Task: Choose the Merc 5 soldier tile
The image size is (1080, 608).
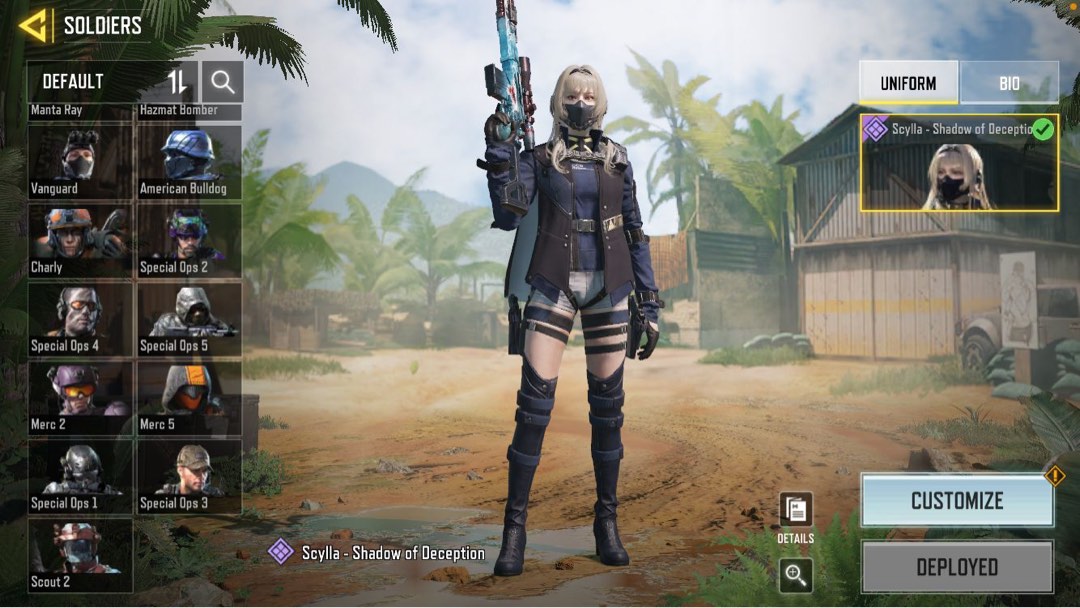Action: pyautogui.click(x=189, y=398)
